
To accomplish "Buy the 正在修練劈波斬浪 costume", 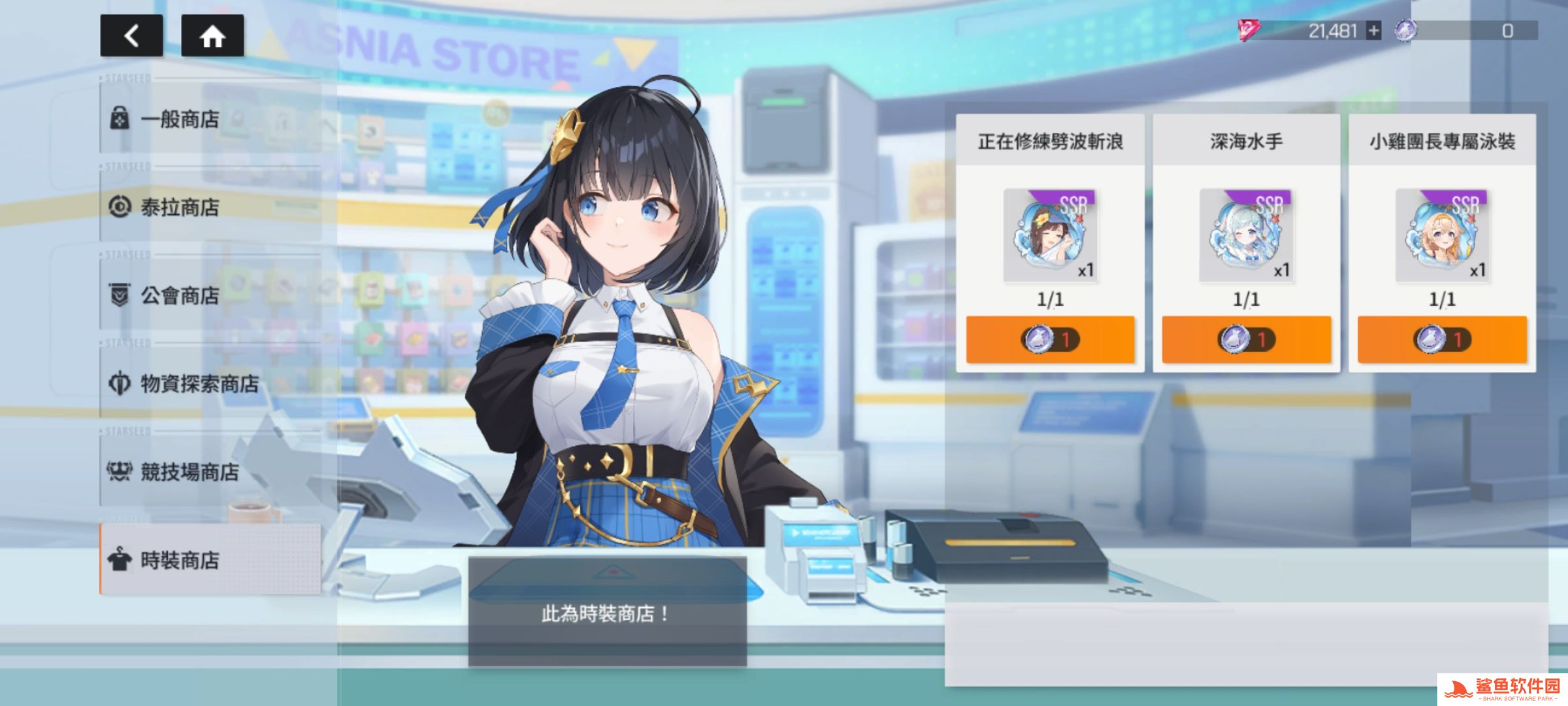I will pos(1050,340).
